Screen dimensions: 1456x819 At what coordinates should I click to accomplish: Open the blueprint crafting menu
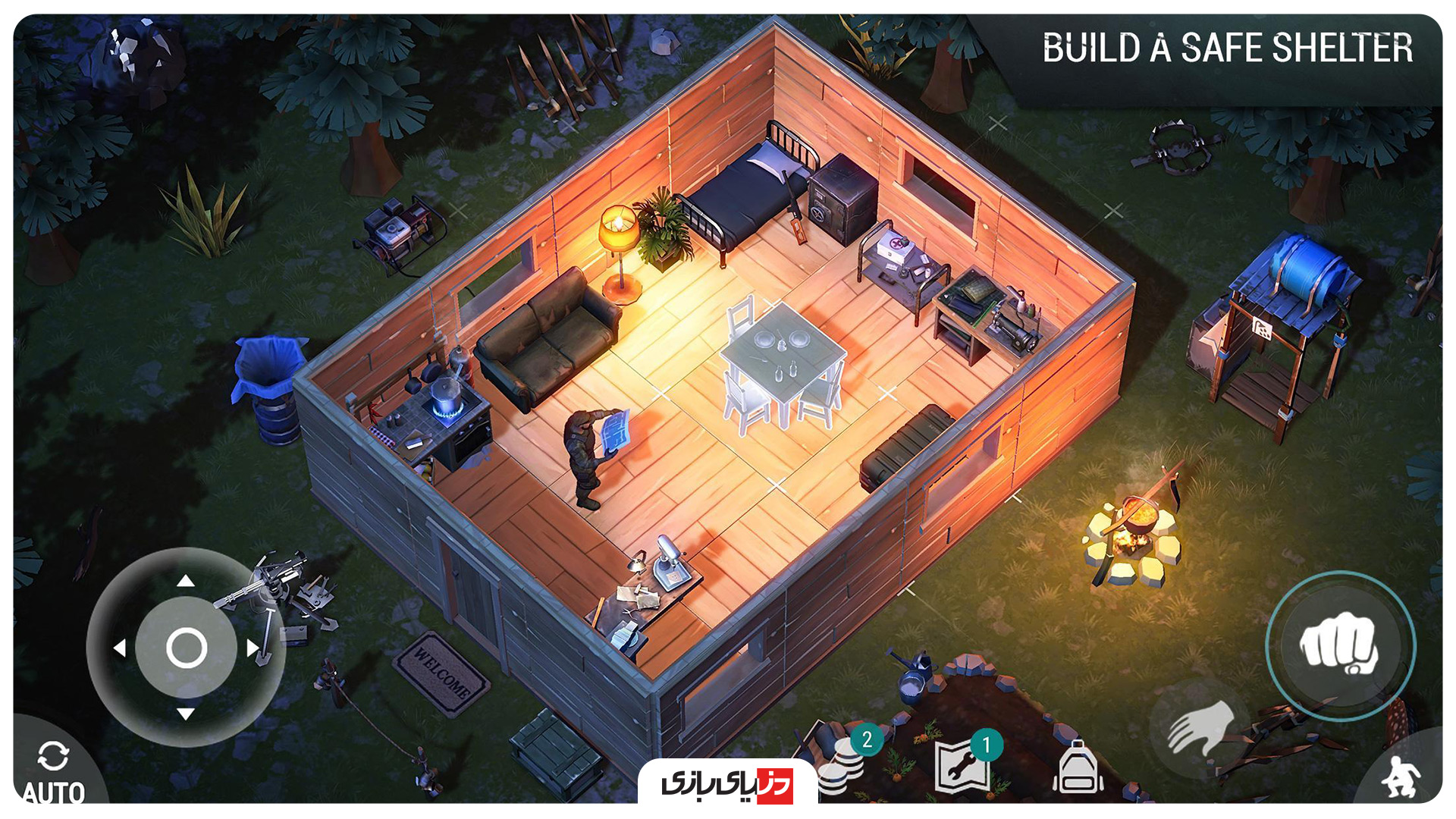pos(963,766)
